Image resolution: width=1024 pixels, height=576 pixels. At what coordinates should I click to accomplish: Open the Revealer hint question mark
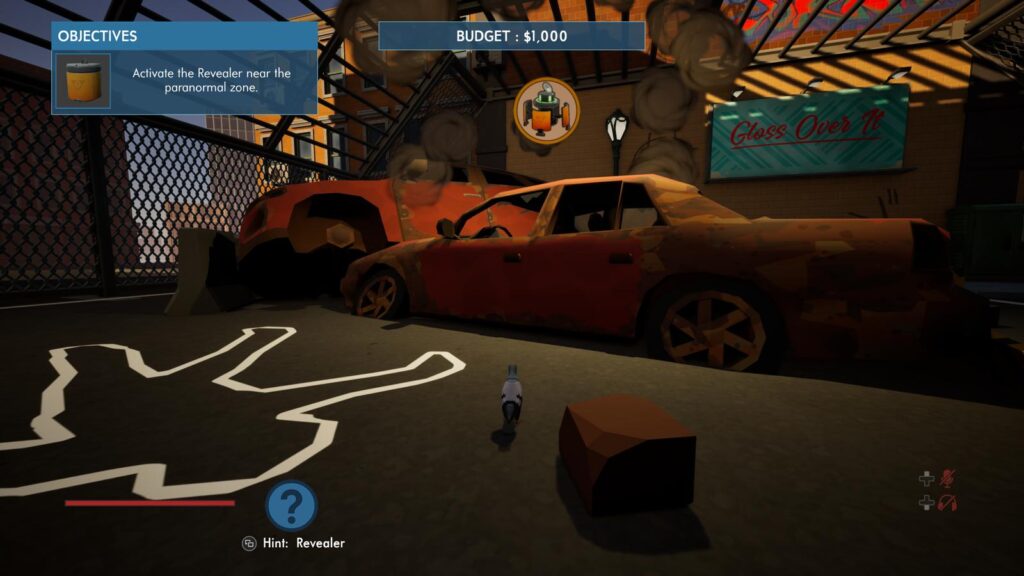tap(291, 505)
